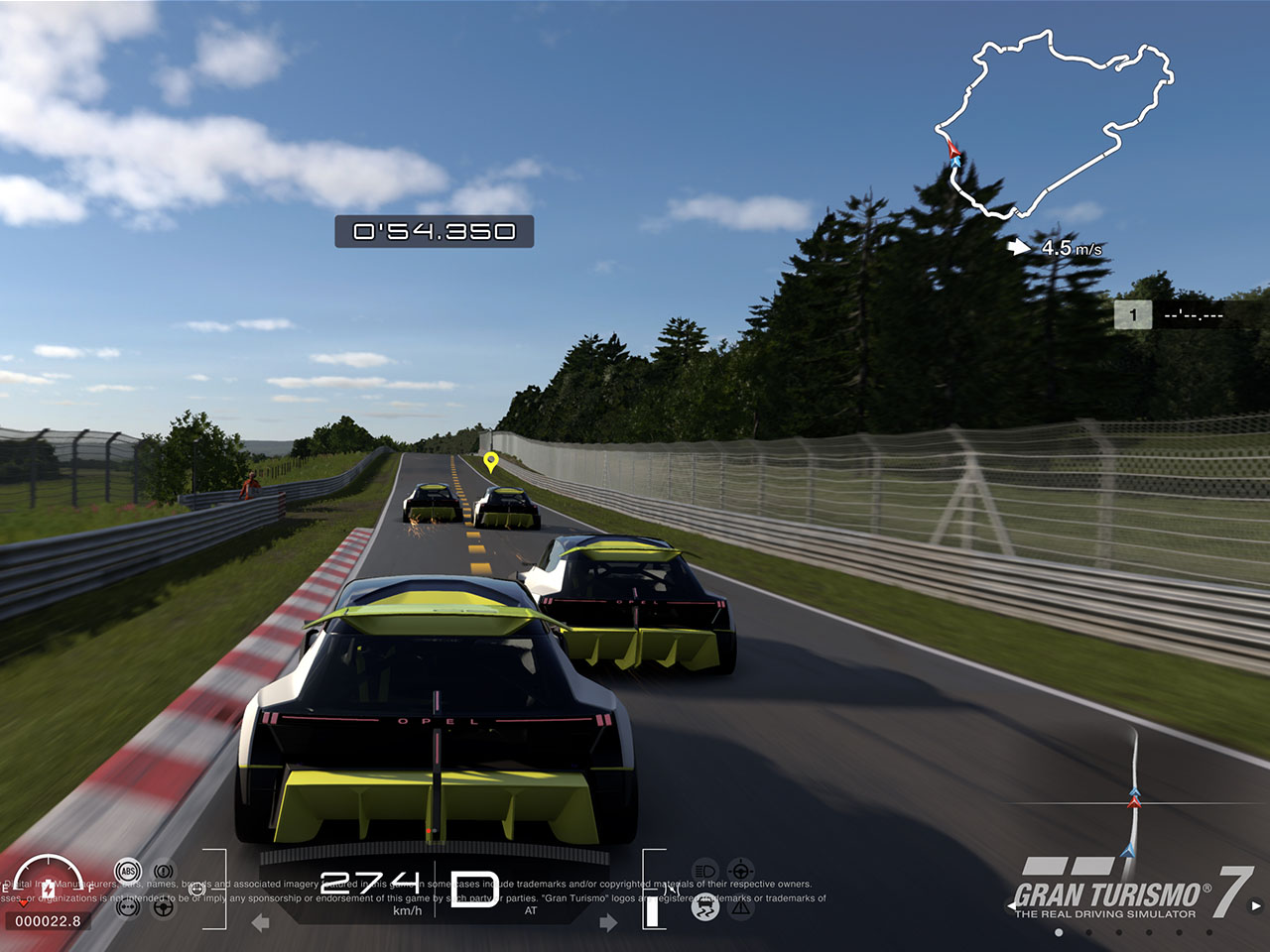Click the skidding car stability icon
The width and height of the screenshot is (1270, 952).
[x=704, y=906]
